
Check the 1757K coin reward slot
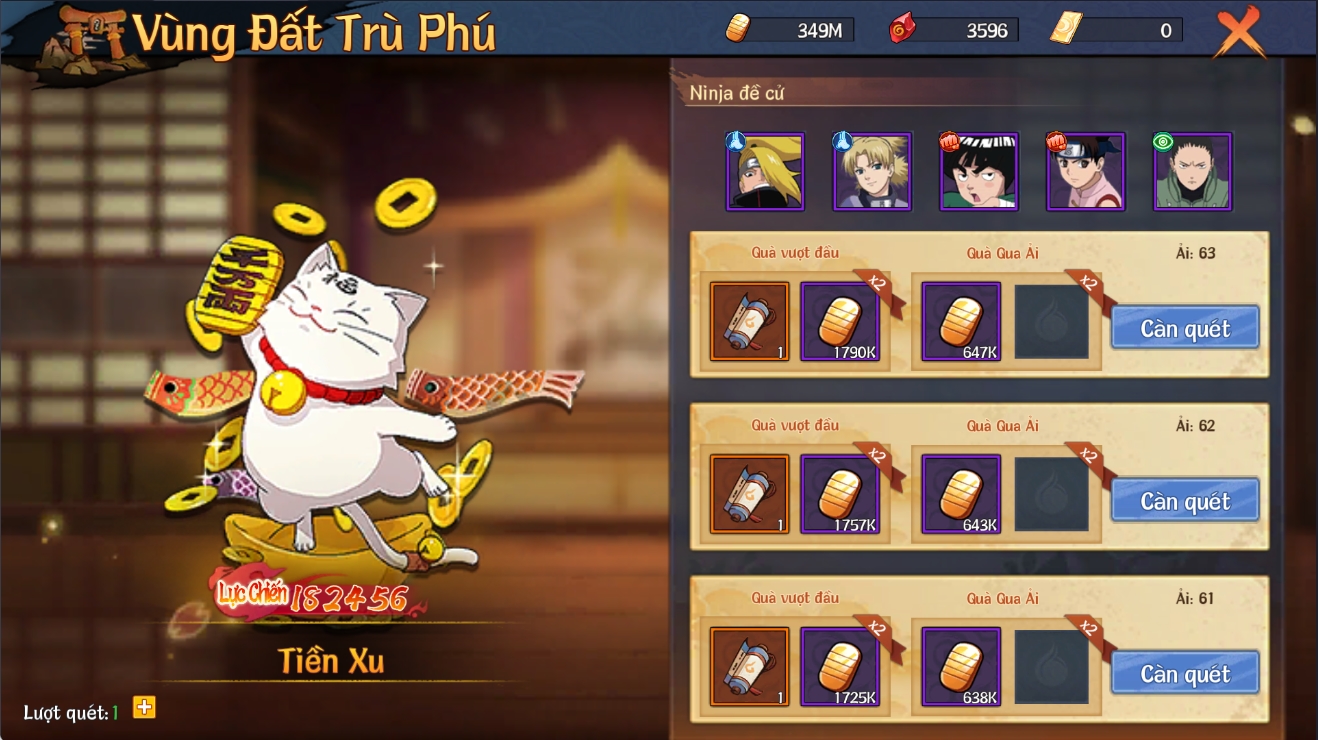coord(840,494)
